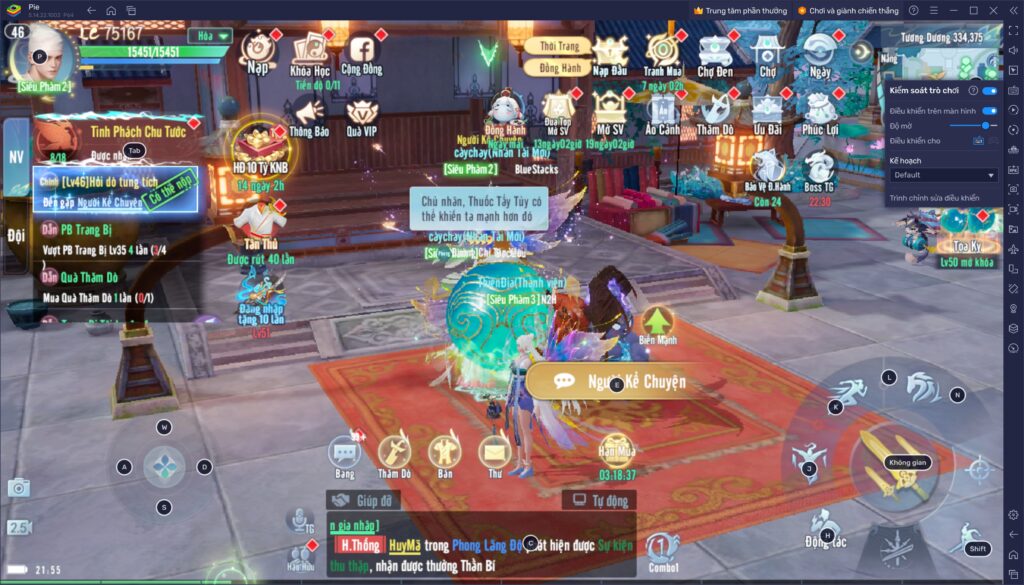Open the Kế hoạch Default dropdown
Image resolution: width=1024 pixels, height=585 pixels.
click(943, 175)
